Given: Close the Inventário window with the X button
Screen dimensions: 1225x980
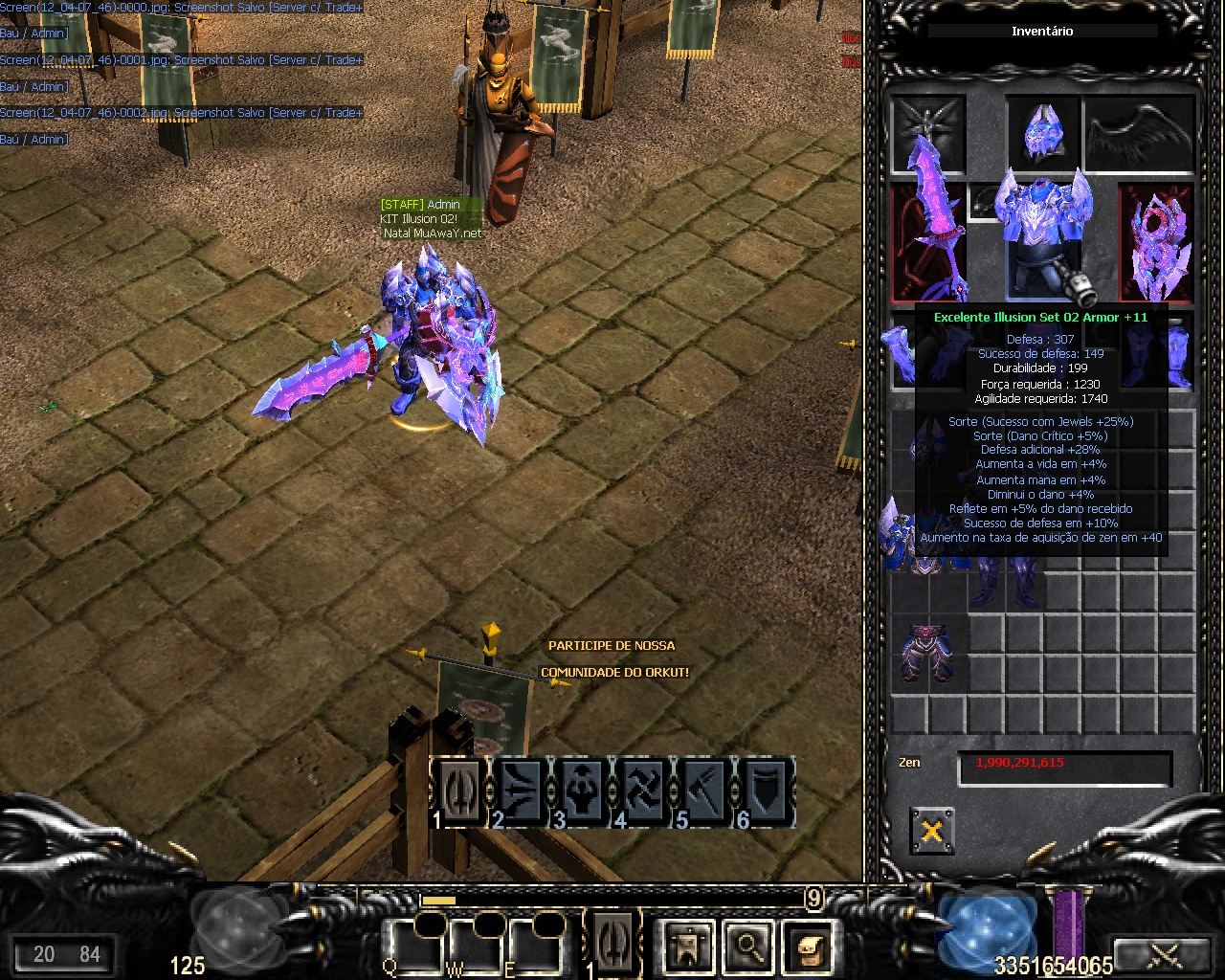Looking at the screenshot, I should pos(931,831).
